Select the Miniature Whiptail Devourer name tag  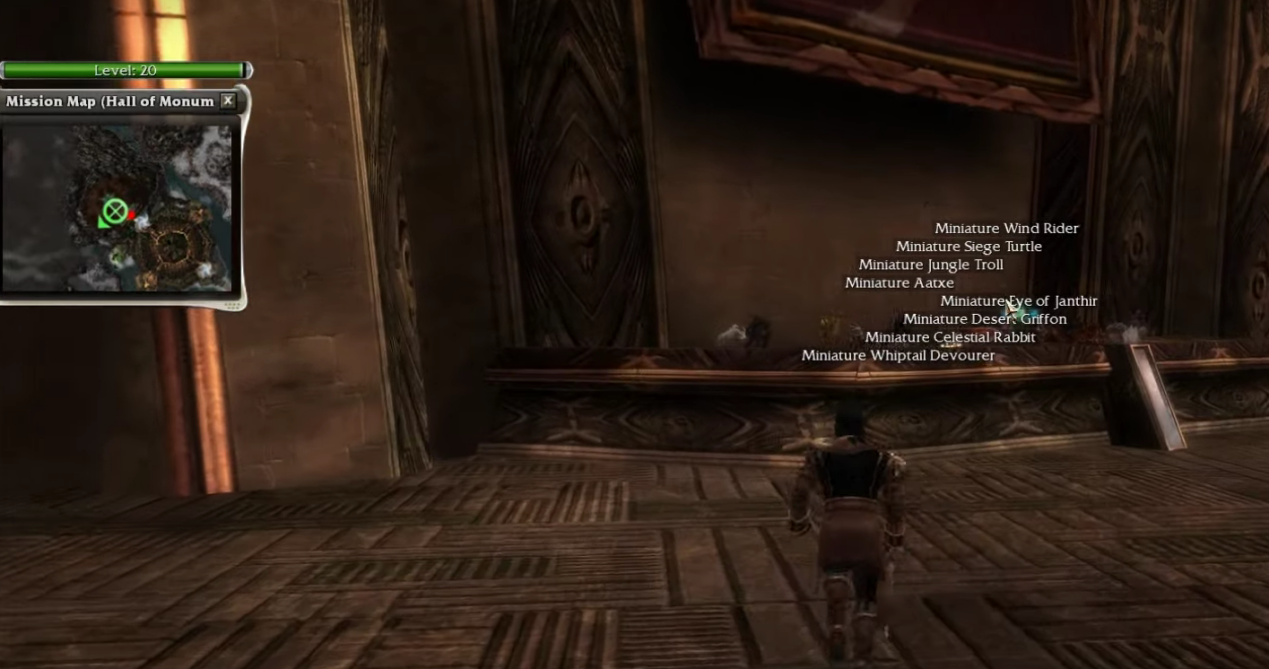897,356
